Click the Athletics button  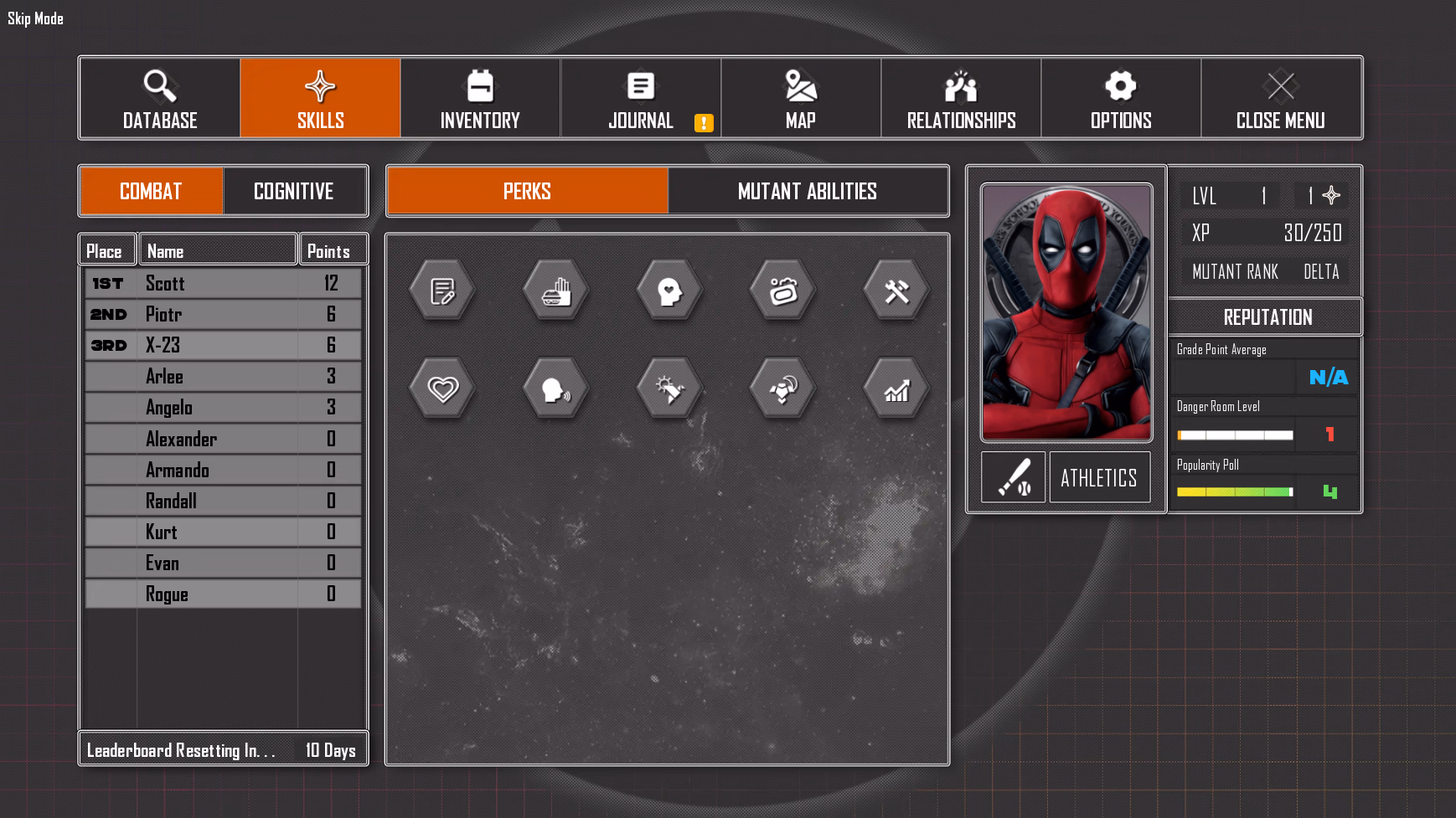tap(1099, 477)
